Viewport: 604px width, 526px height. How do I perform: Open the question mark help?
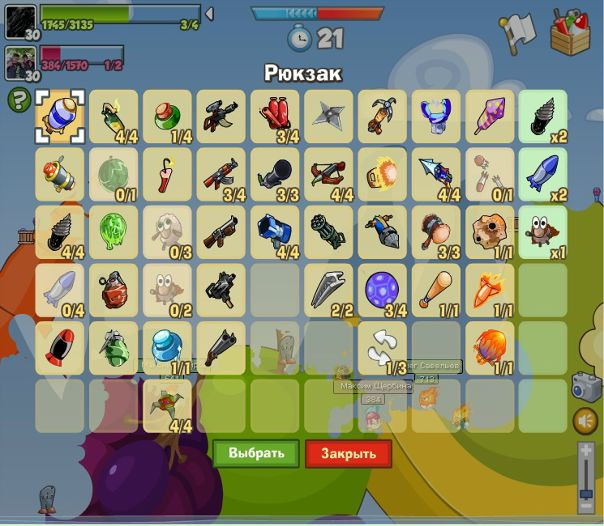[18, 99]
